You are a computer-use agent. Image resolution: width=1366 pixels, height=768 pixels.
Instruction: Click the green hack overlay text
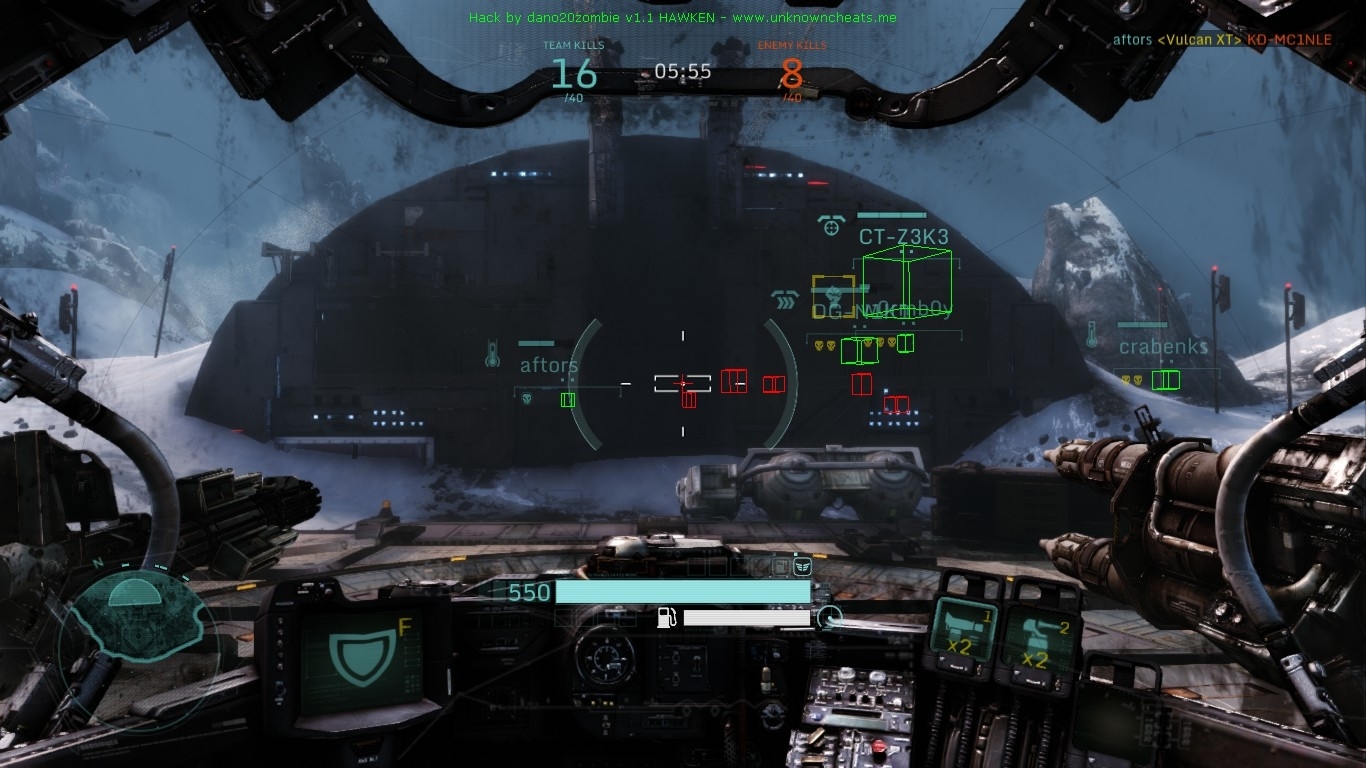point(682,18)
